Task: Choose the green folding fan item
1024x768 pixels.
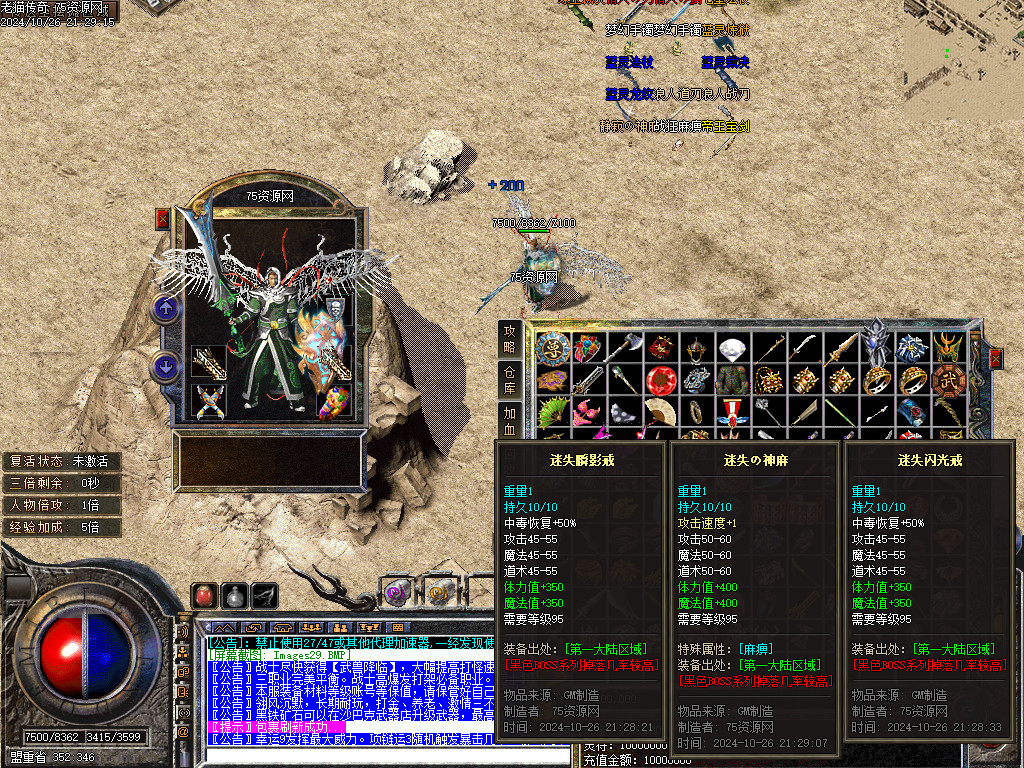Action: (551, 412)
